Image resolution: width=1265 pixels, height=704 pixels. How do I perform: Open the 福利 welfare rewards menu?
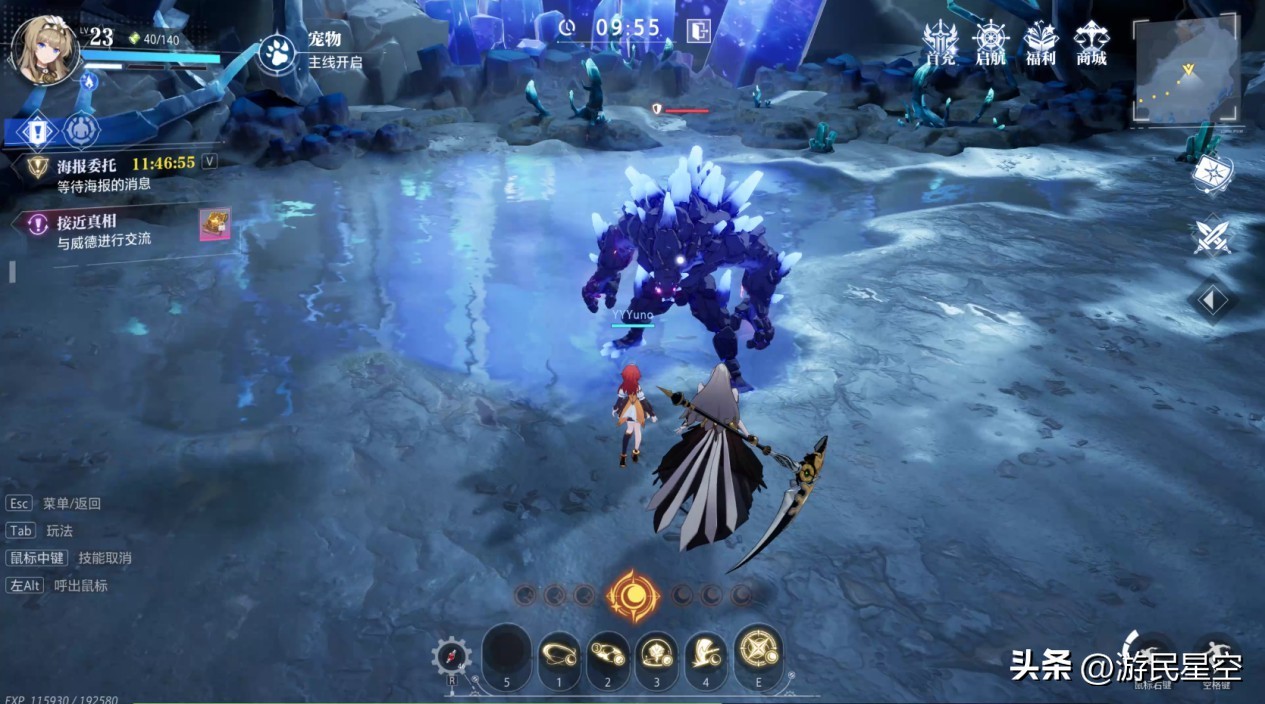1040,43
